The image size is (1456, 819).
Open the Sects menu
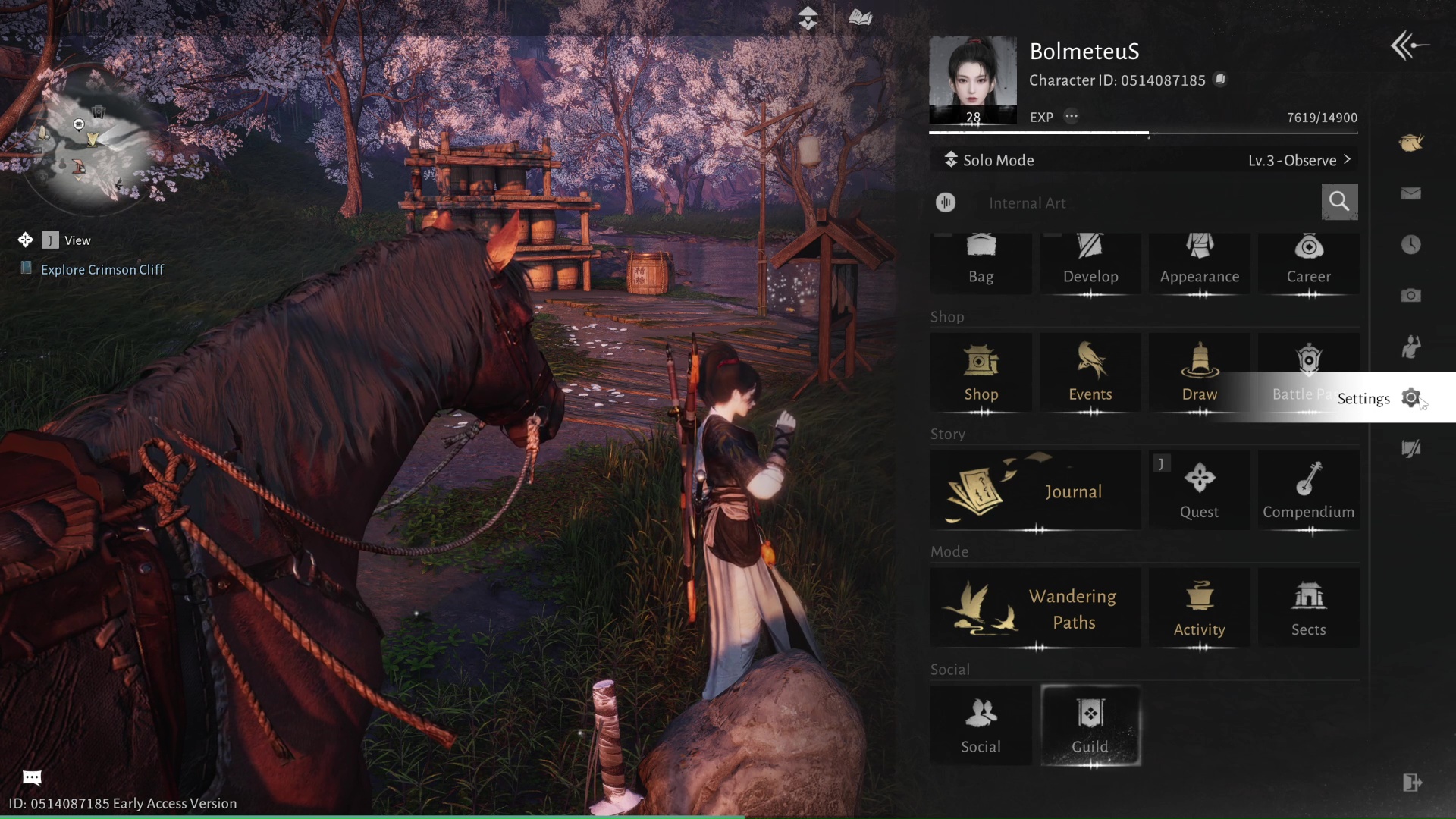(x=1308, y=608)
